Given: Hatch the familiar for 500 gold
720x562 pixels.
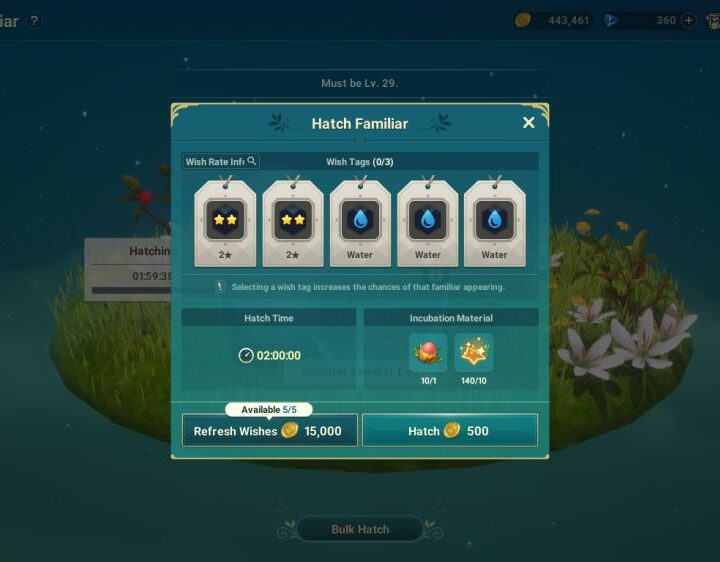Looking at the screenshot, I should (449, 431).
